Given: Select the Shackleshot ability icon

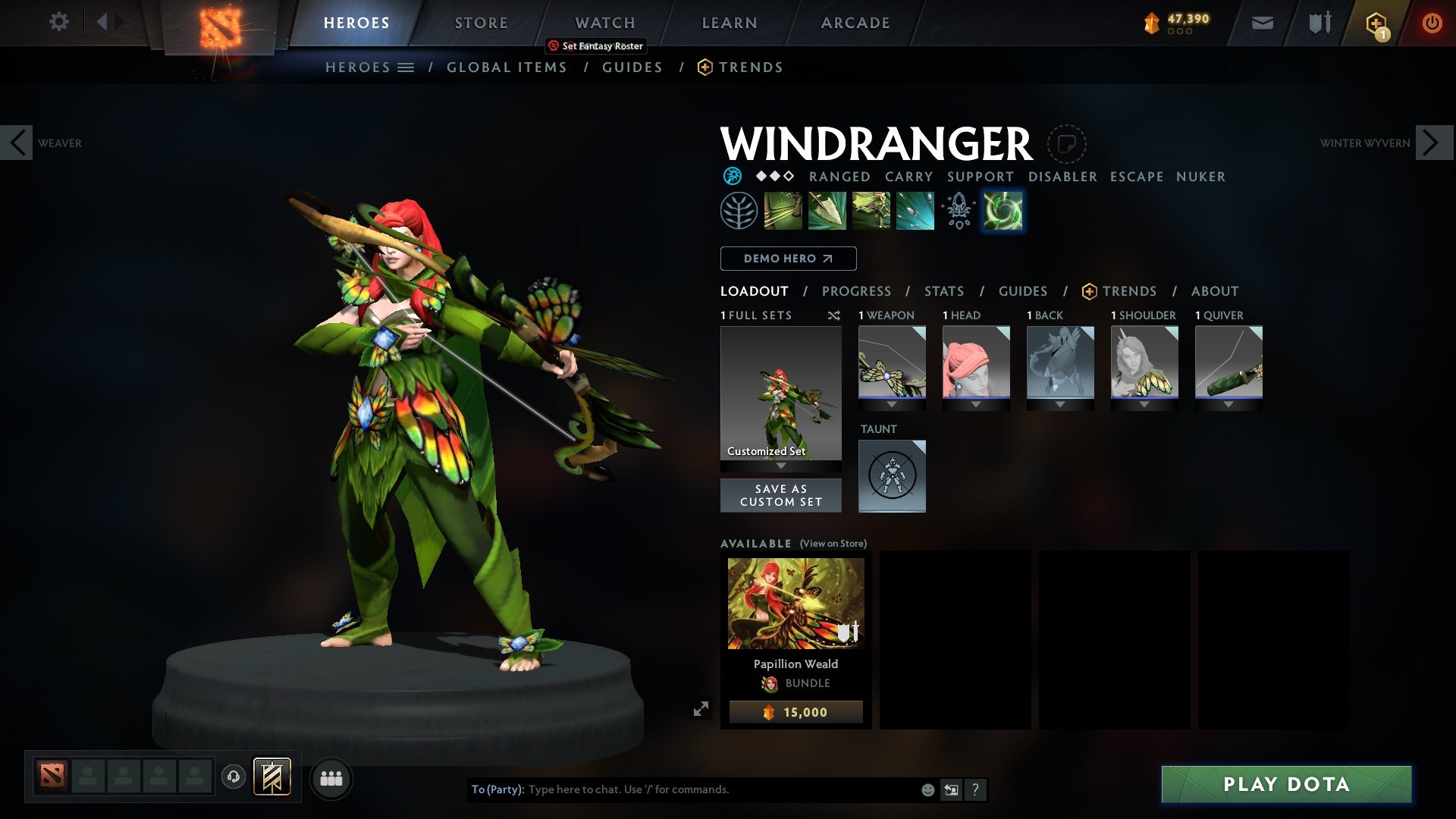Looking at the screenshot, I should (x=783, y=210).
